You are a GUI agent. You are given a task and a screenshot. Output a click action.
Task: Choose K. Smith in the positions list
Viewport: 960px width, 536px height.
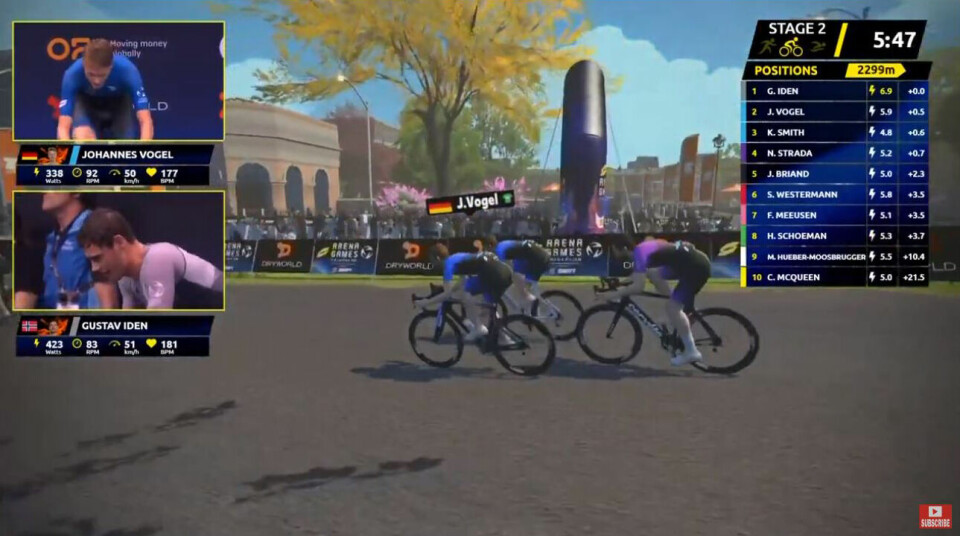pos(835,132)
